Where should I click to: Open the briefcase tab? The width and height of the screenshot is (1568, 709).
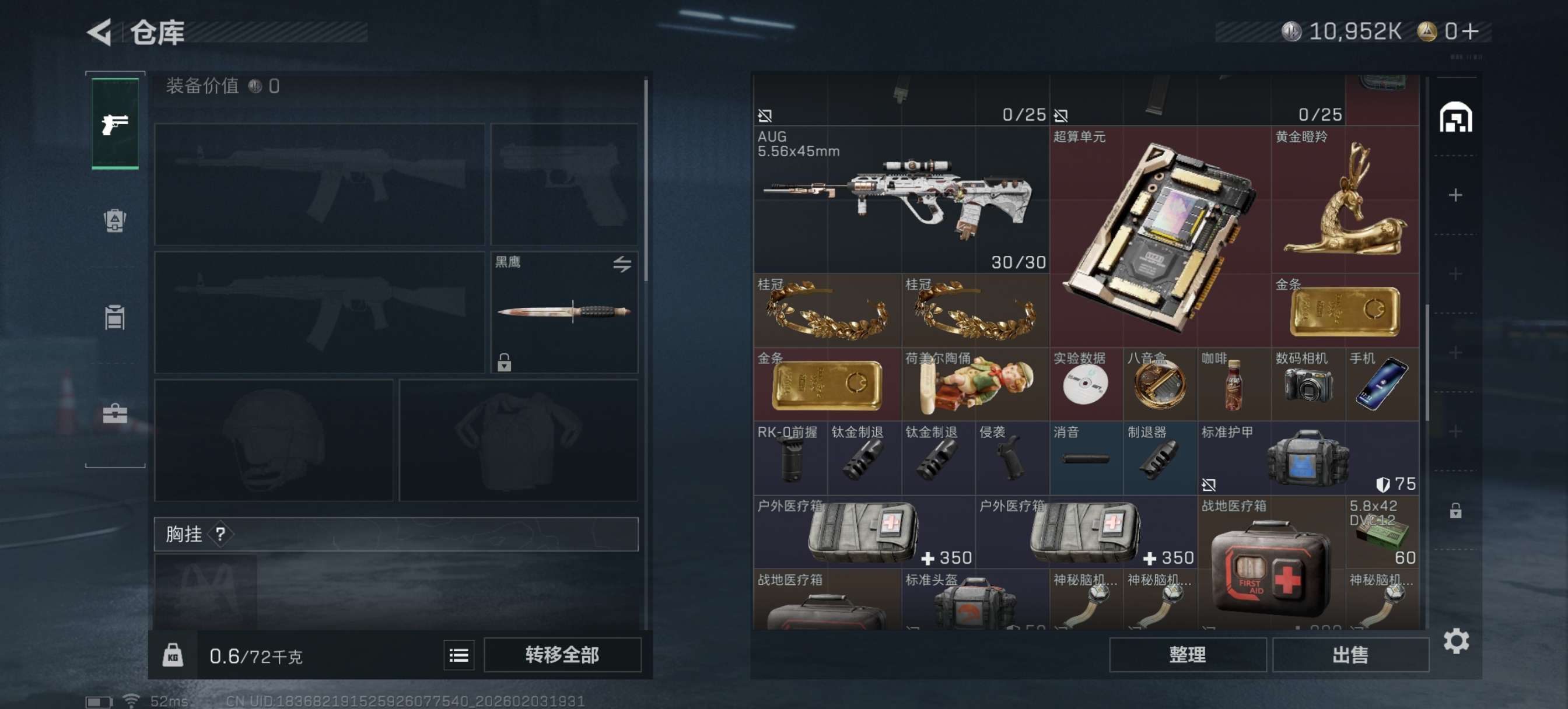tap(115, 414)
